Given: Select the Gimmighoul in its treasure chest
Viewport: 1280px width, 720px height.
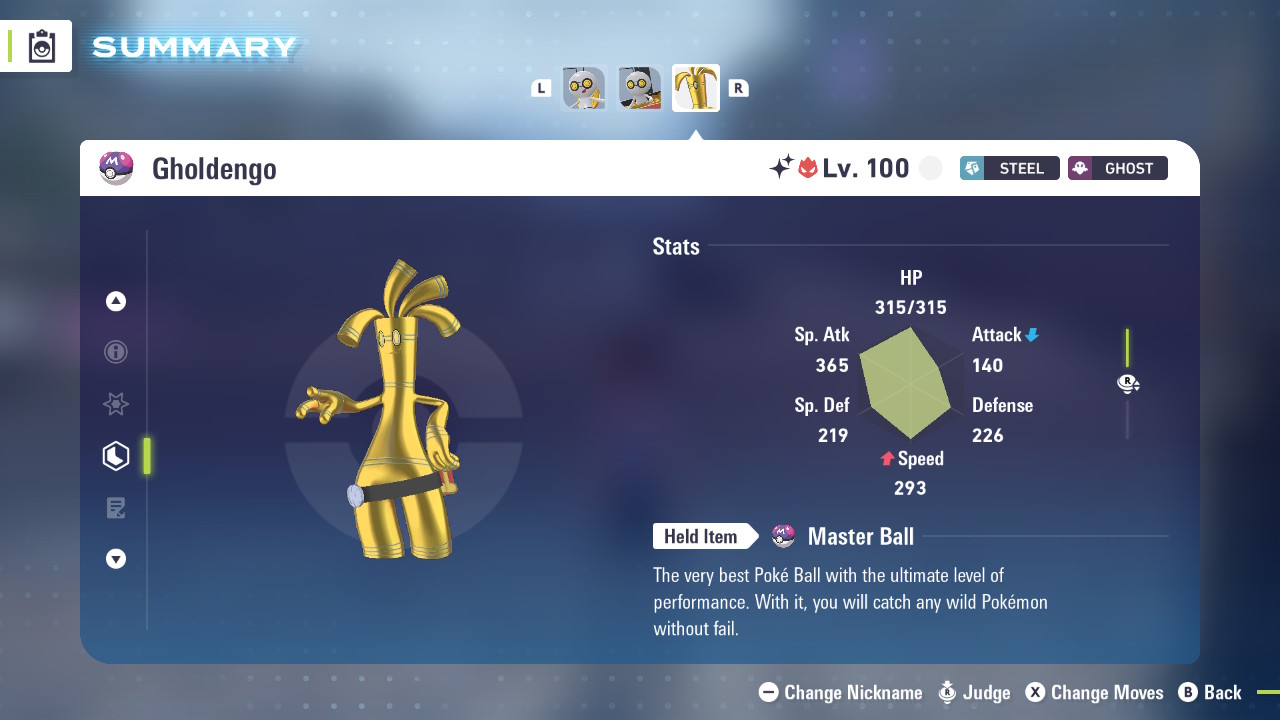Looking at the screenshot, I should 640,88.
